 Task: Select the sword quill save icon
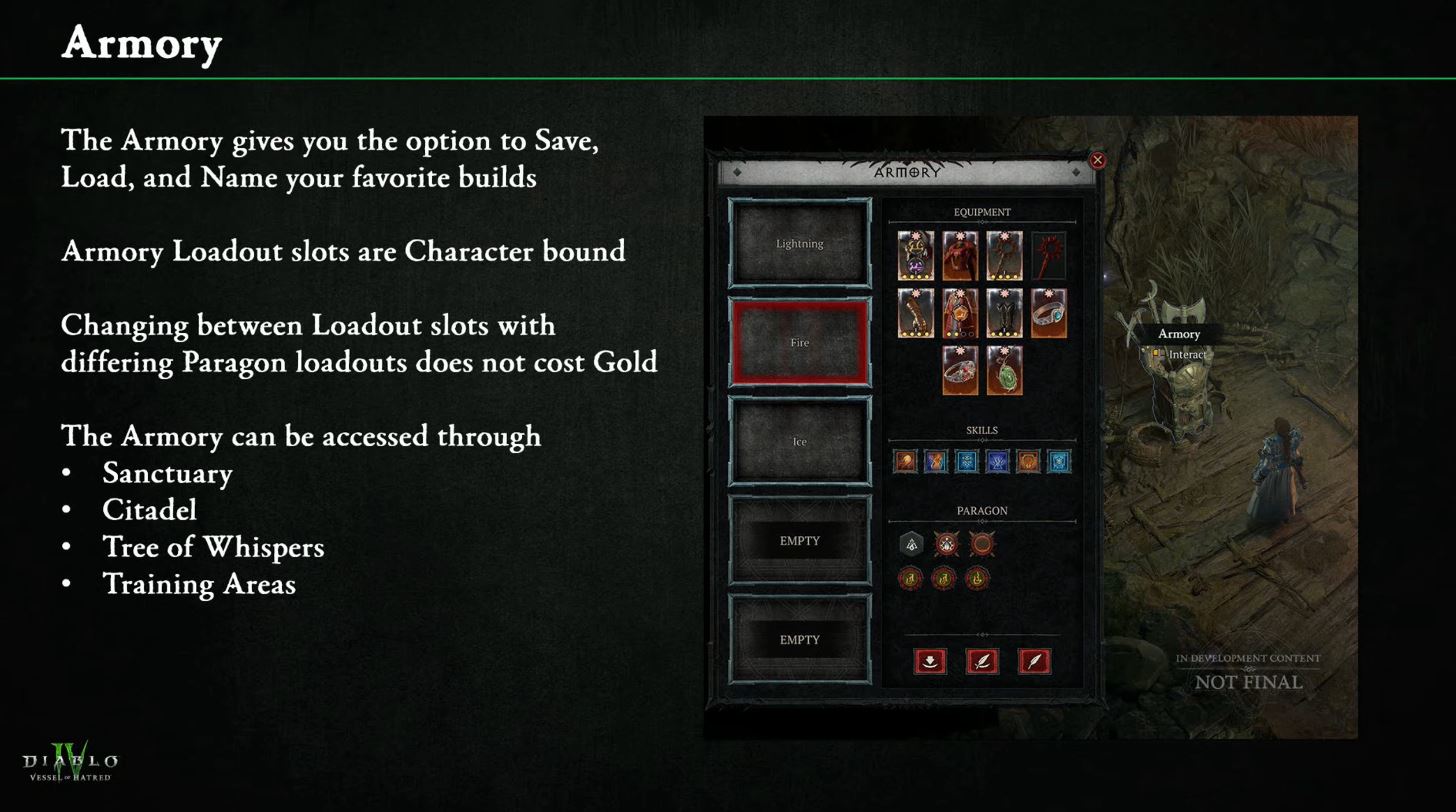pyautogui.click(x=982, y=660)
